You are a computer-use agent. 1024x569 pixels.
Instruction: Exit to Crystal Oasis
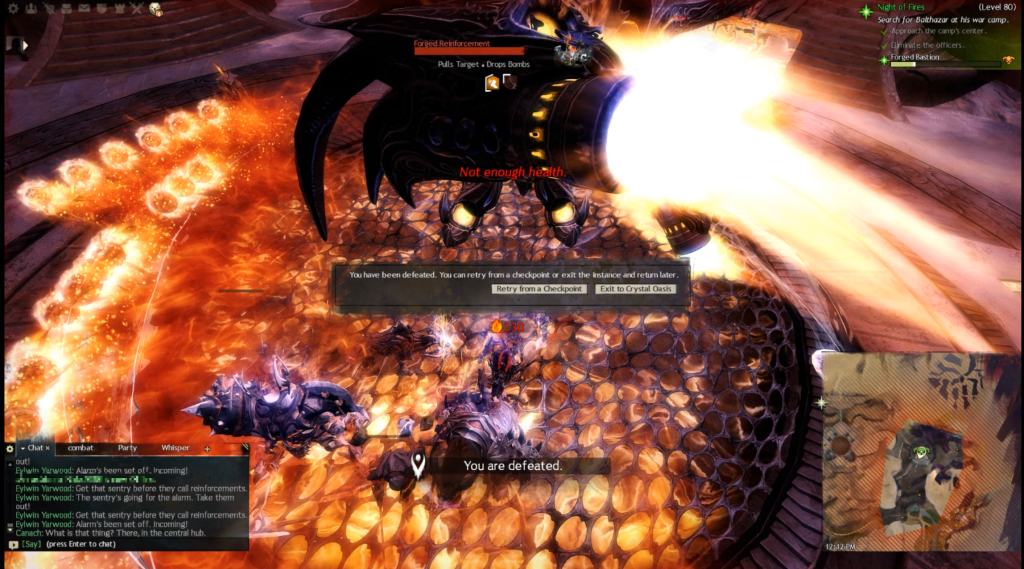pos(636,289)
